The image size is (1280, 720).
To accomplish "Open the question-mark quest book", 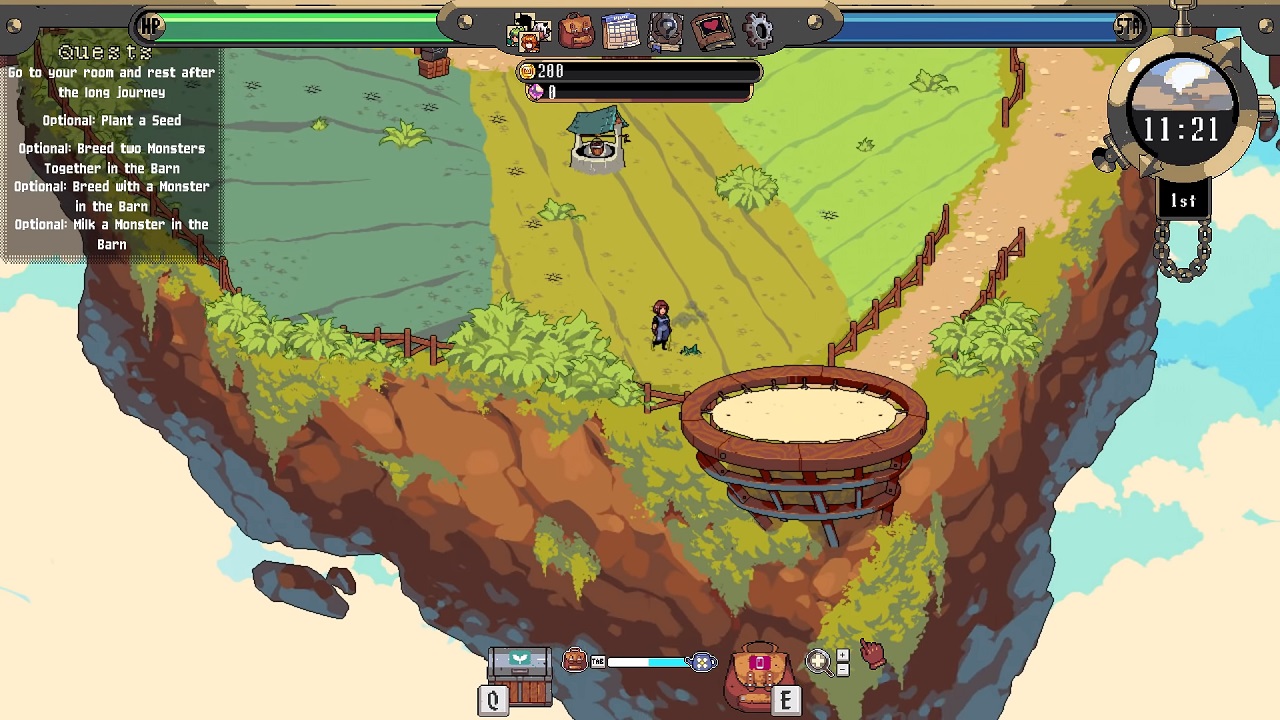I will (665, 31).
